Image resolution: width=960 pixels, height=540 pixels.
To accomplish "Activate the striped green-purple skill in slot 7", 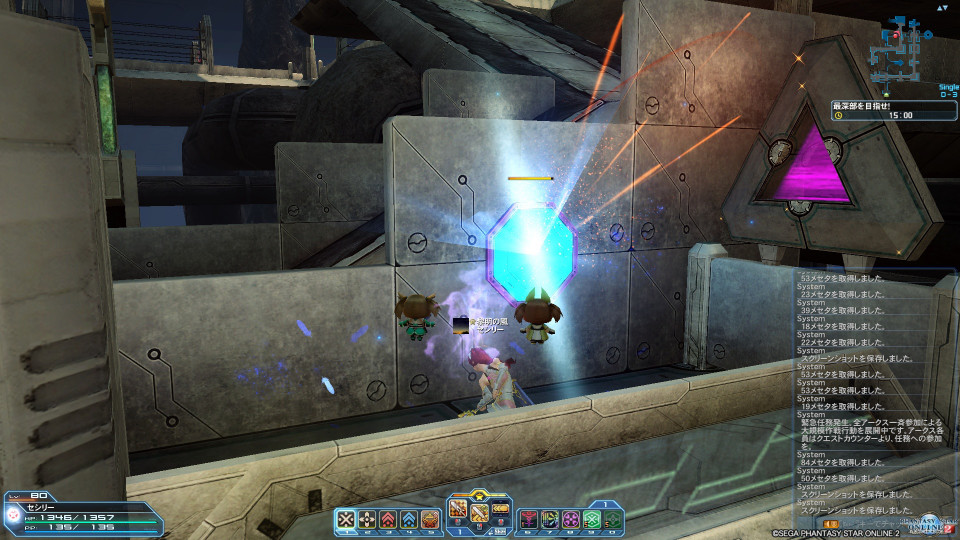I will click(550, 519).
